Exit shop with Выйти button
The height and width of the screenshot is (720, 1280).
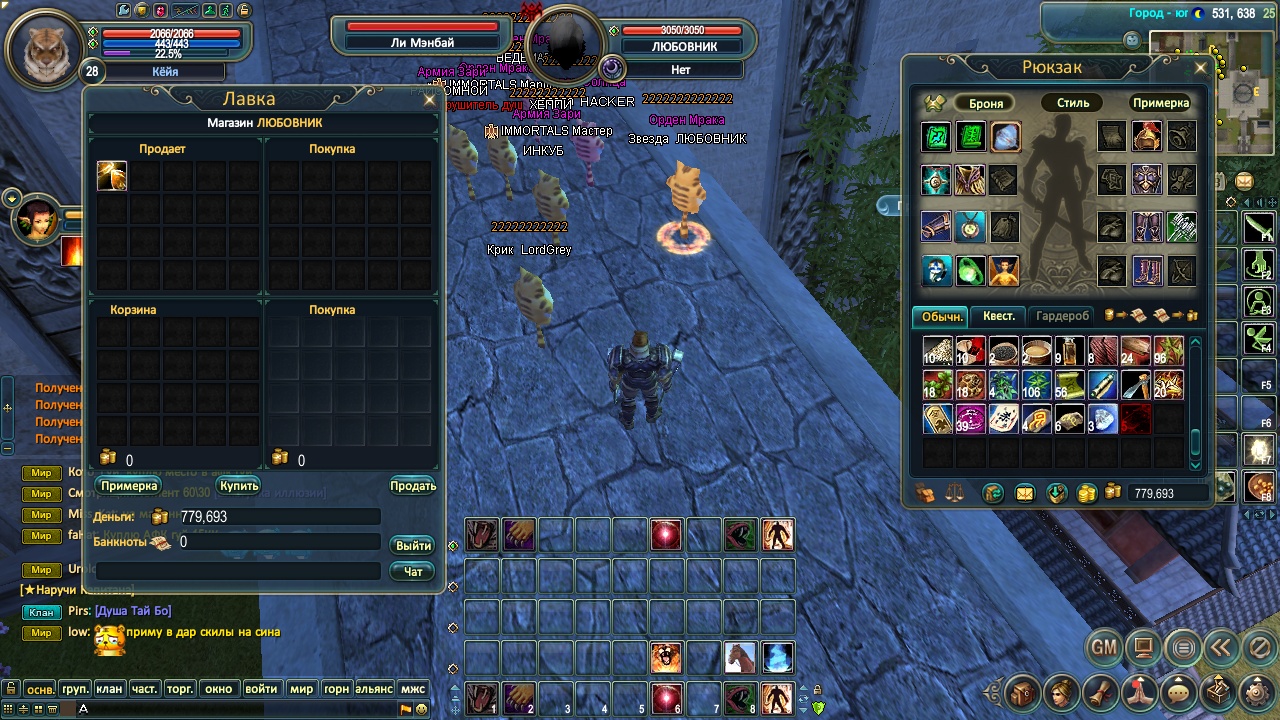point(413,545)
